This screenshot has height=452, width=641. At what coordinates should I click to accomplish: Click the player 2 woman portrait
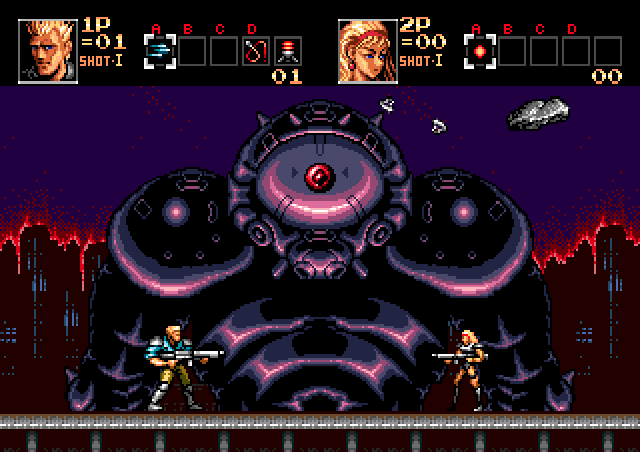[x=366, y=49]
